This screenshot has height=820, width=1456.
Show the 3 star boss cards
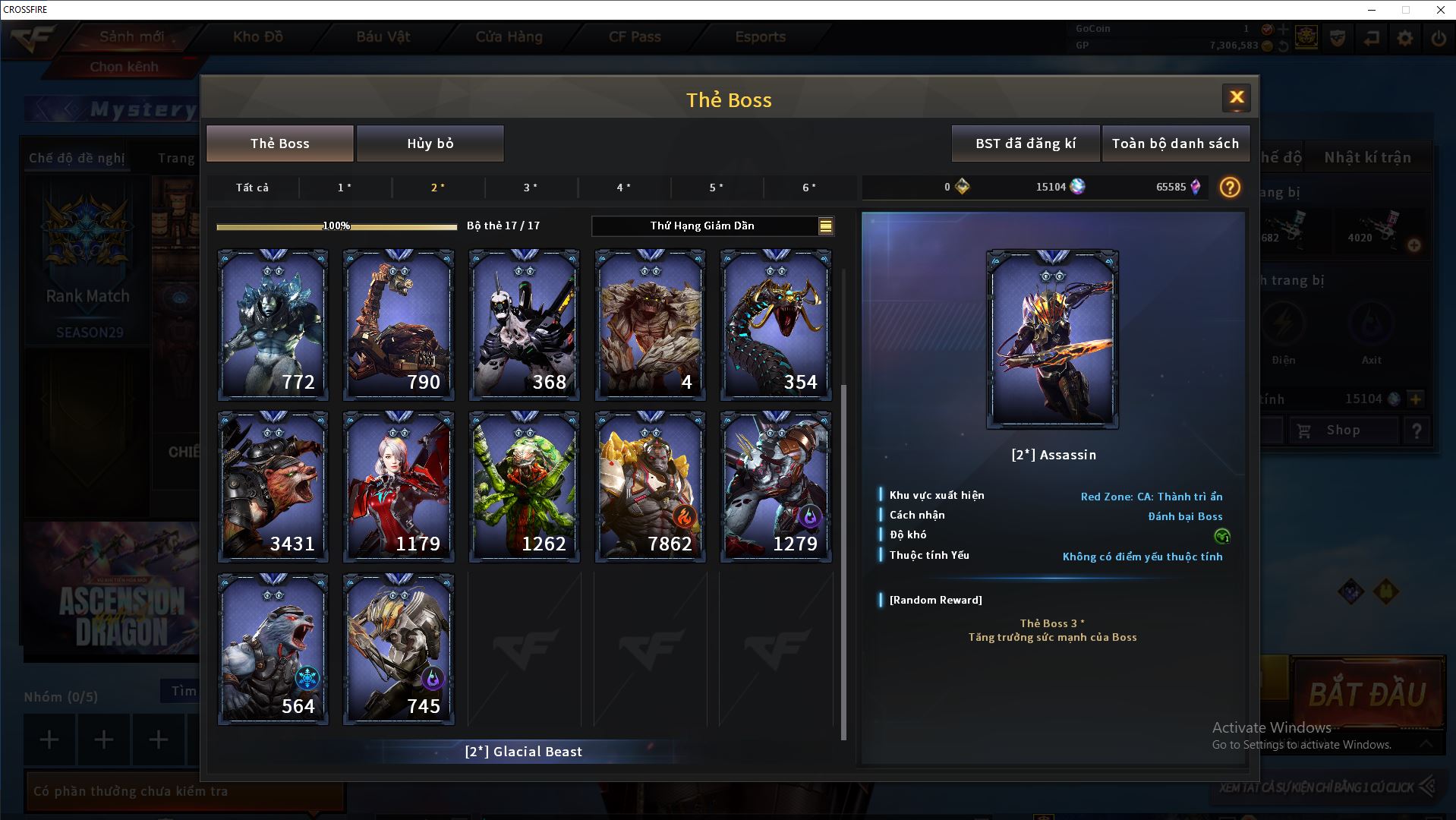[531, 188]
